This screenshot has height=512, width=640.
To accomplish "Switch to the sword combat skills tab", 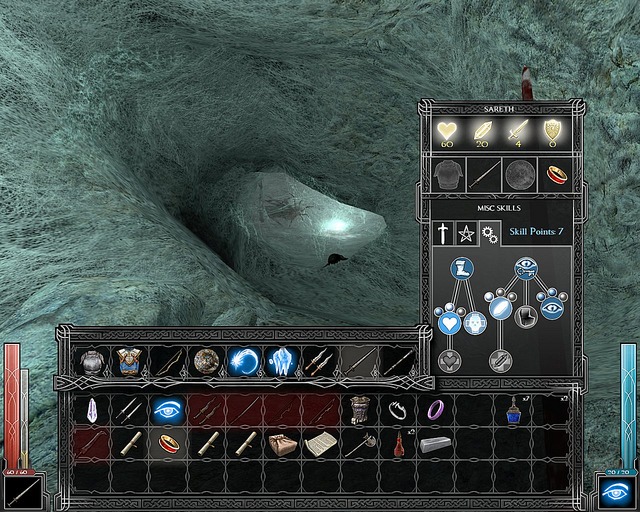I will pyautogui.click(x=443, y=234).
